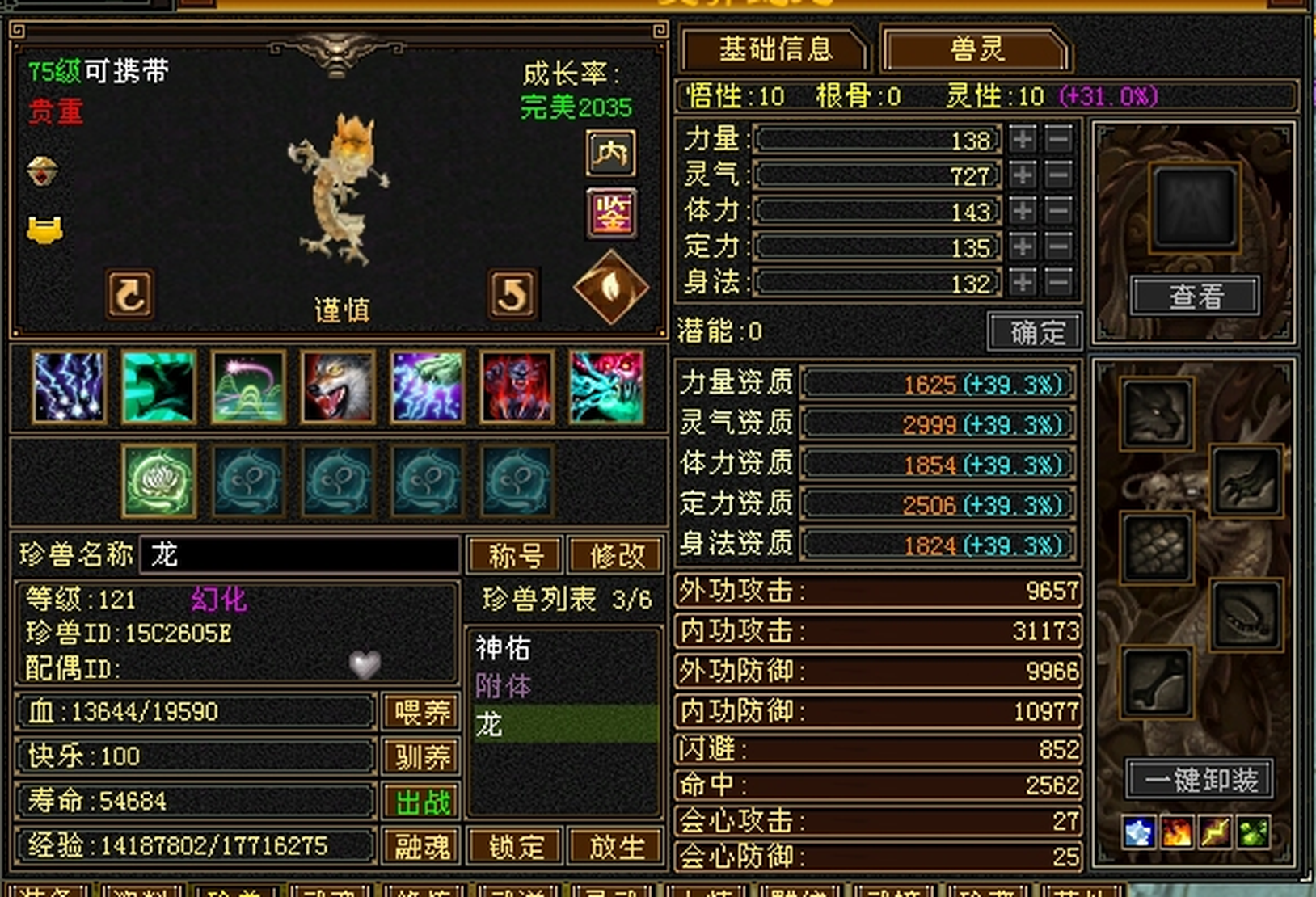Release the pet with 放生

click(x=616, y=846)
